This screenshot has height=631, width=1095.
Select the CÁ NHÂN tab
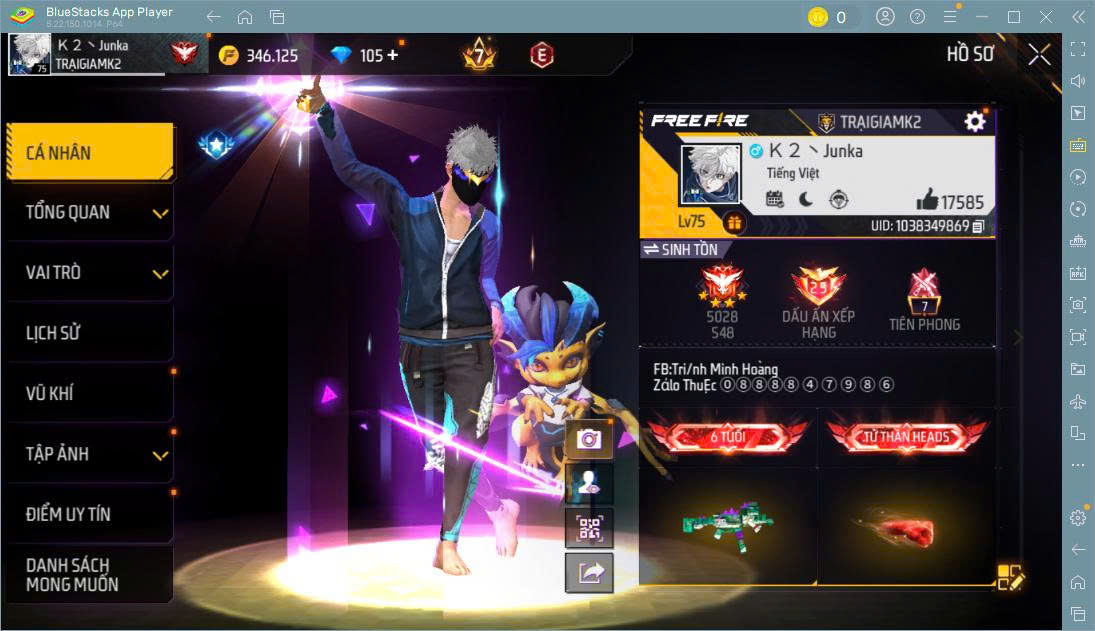click(89, 153)
